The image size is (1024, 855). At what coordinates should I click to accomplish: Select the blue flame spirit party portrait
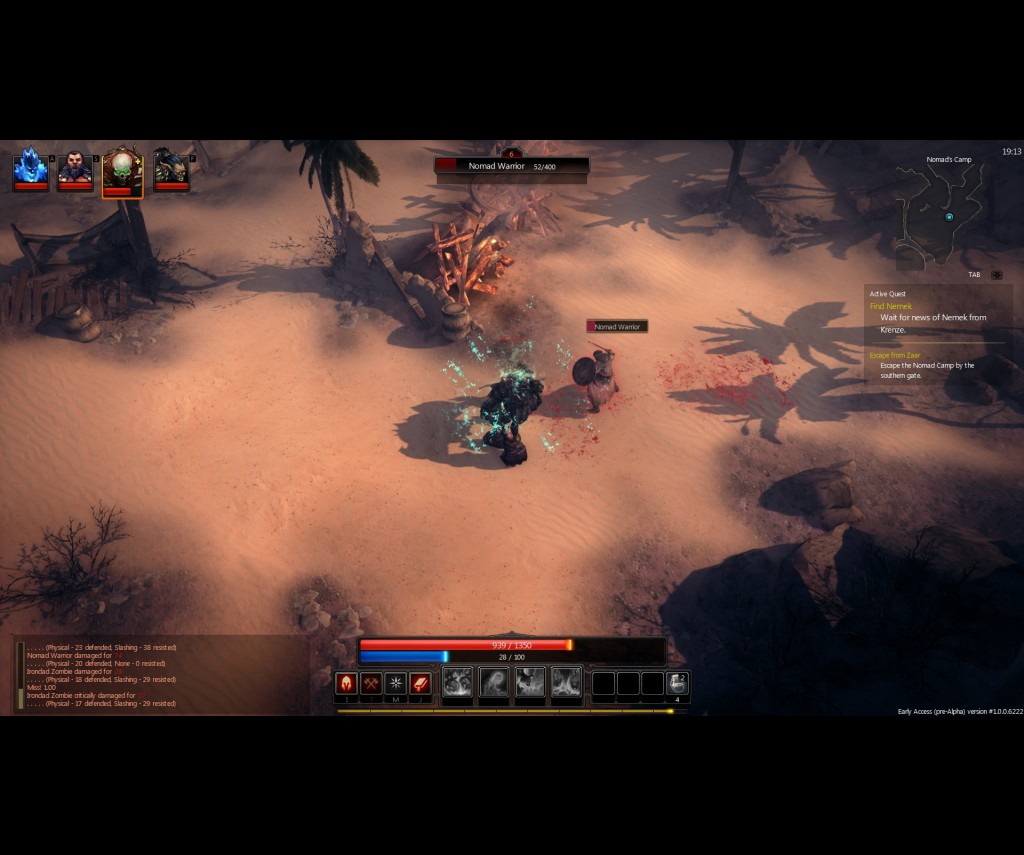pos(30,168)
